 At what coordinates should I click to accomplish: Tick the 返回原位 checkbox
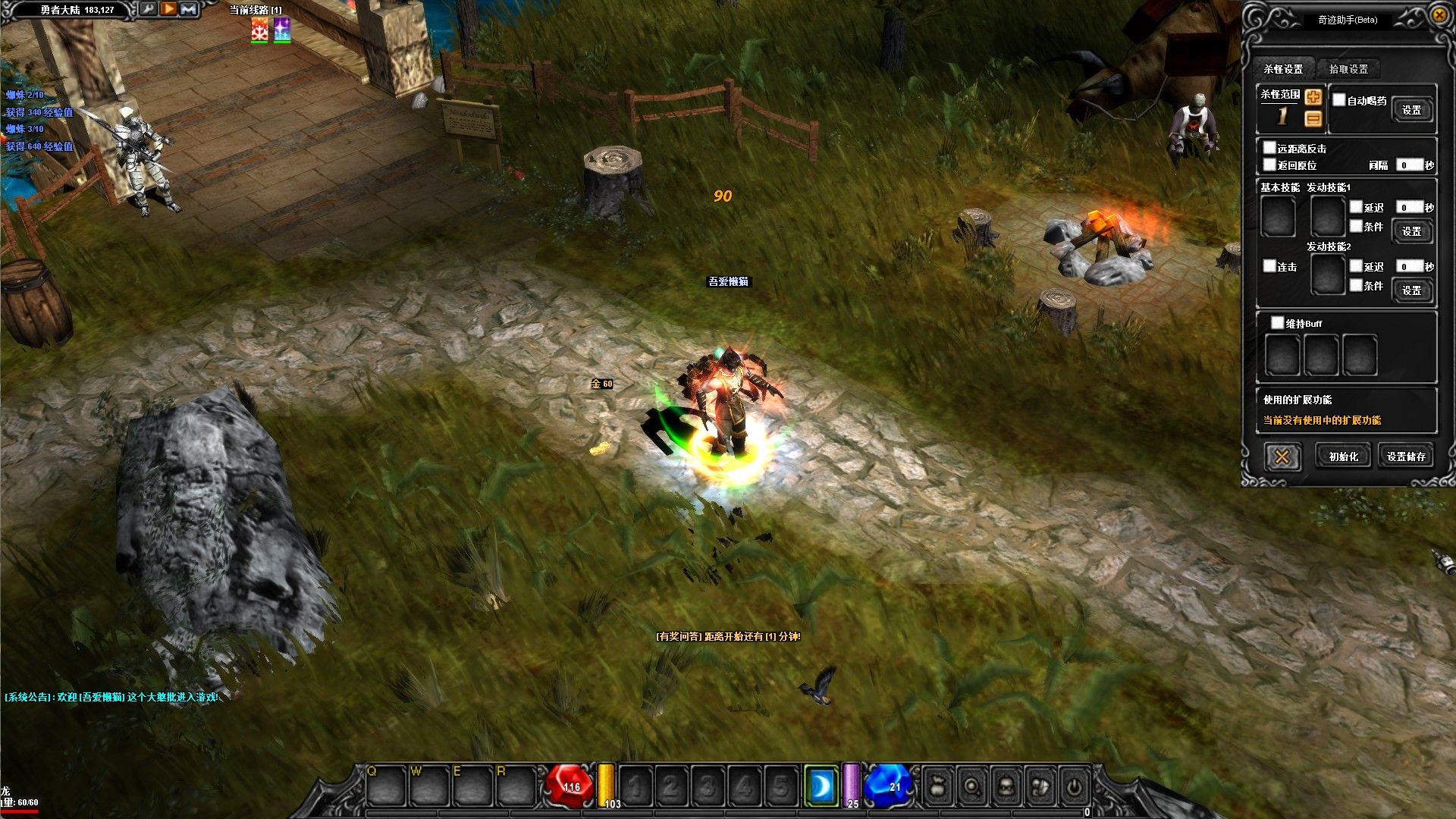(1269, 165)
